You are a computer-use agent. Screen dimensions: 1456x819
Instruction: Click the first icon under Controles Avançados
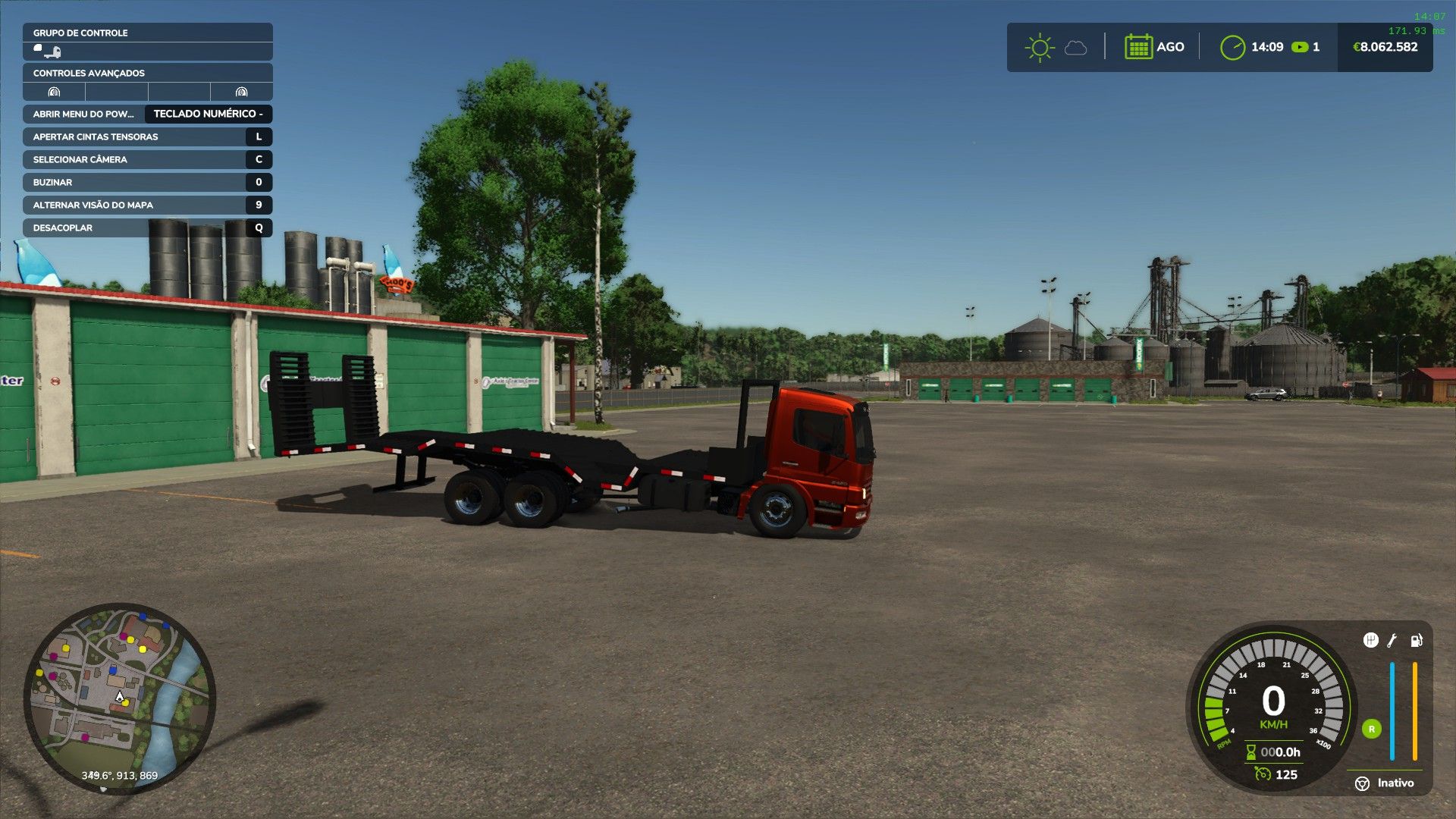coord(54,93)
